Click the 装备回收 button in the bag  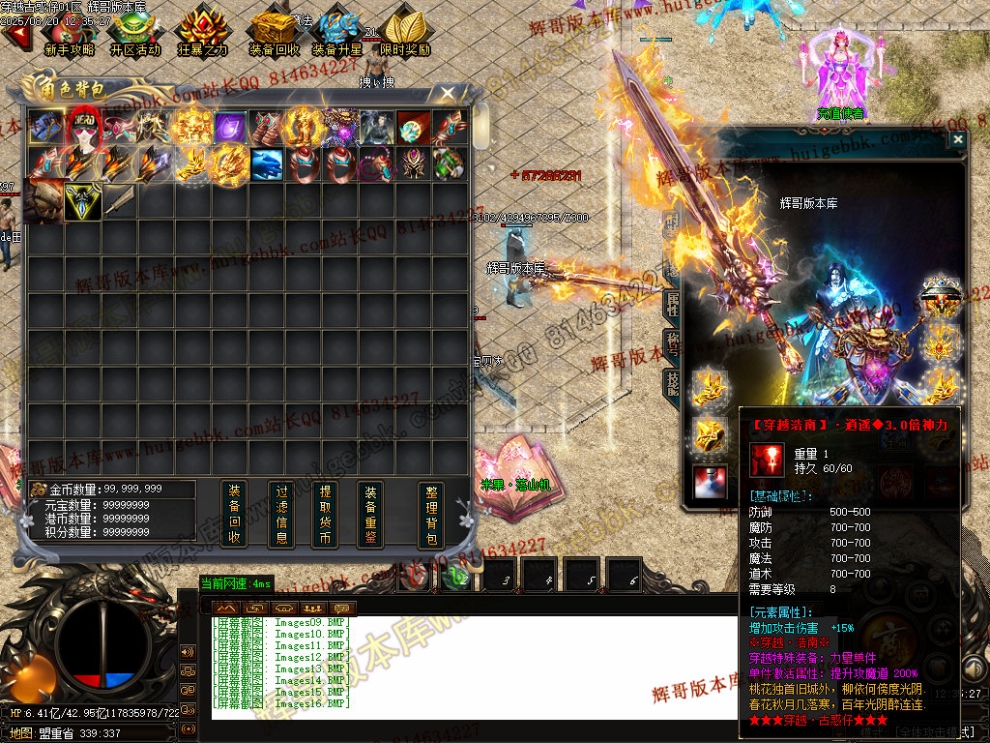234,514
